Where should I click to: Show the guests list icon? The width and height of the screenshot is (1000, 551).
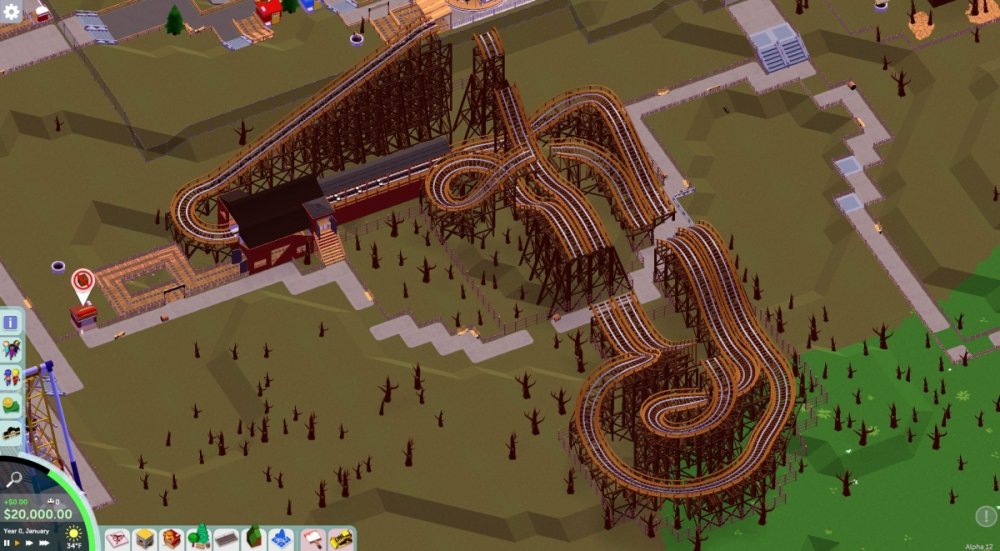pos(12,350)
